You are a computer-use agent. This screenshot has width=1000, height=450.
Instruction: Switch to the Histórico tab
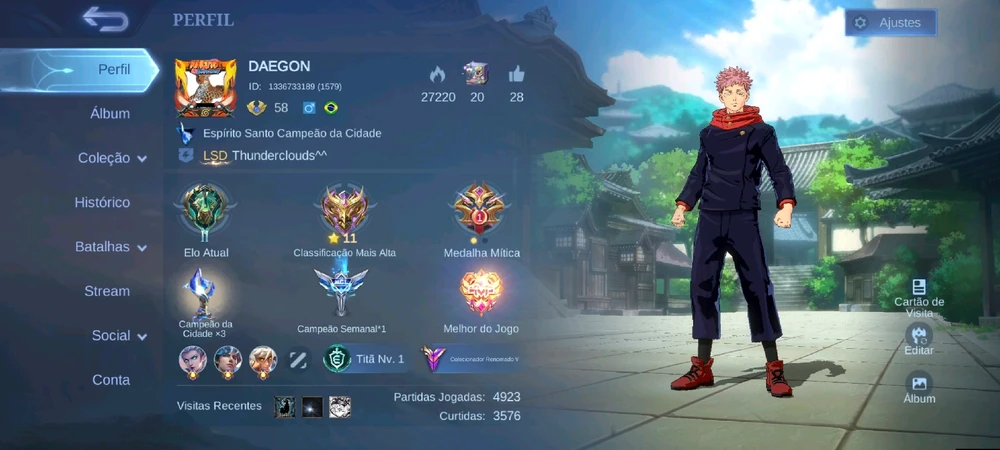tap(102, 203)
